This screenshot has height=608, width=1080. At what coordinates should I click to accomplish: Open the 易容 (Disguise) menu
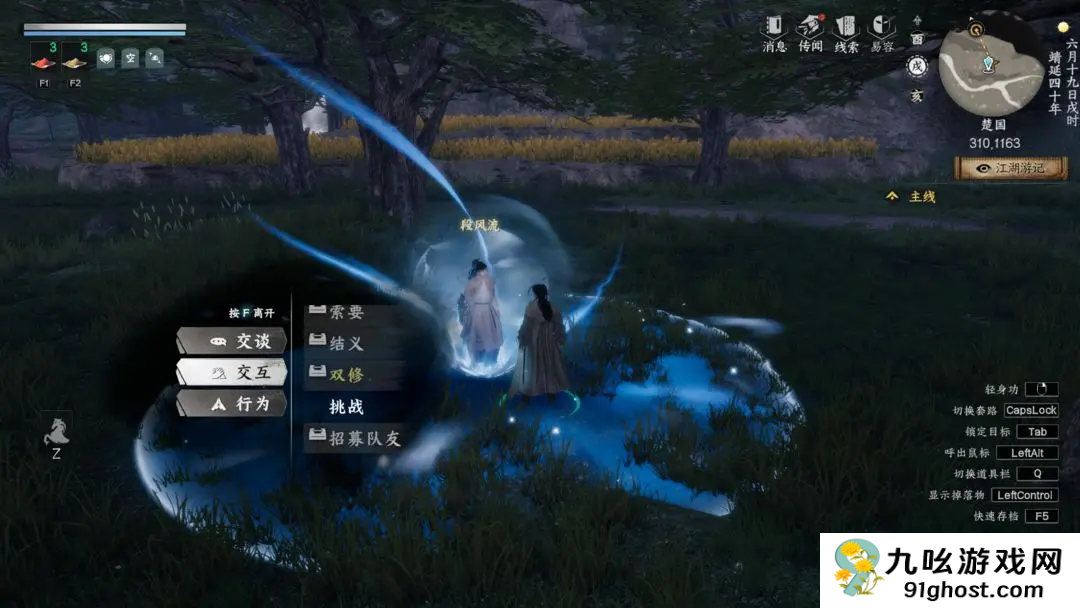click(x=881, y=32)
